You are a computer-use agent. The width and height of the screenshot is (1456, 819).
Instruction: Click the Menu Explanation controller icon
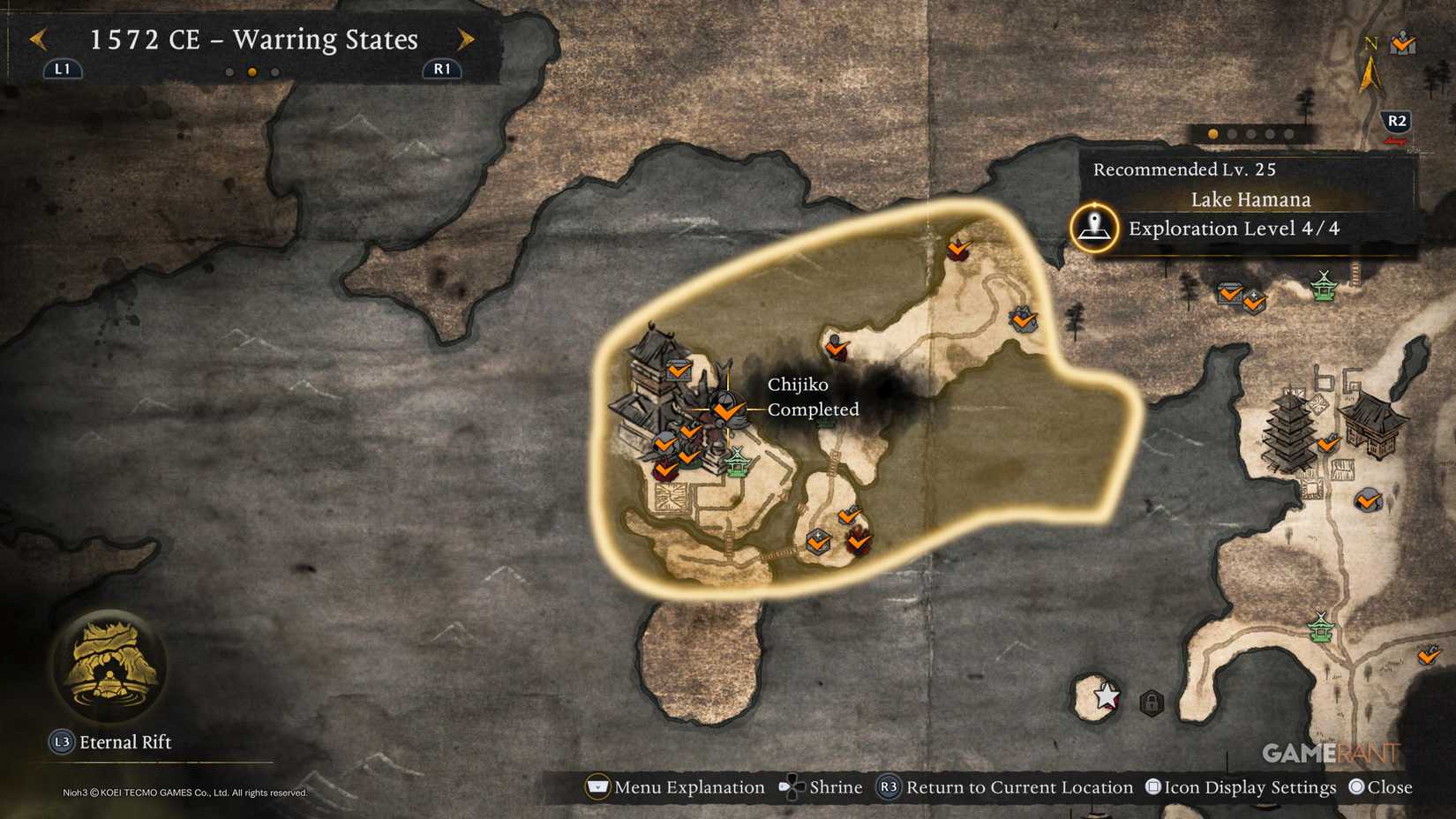(x=597, y=786)
